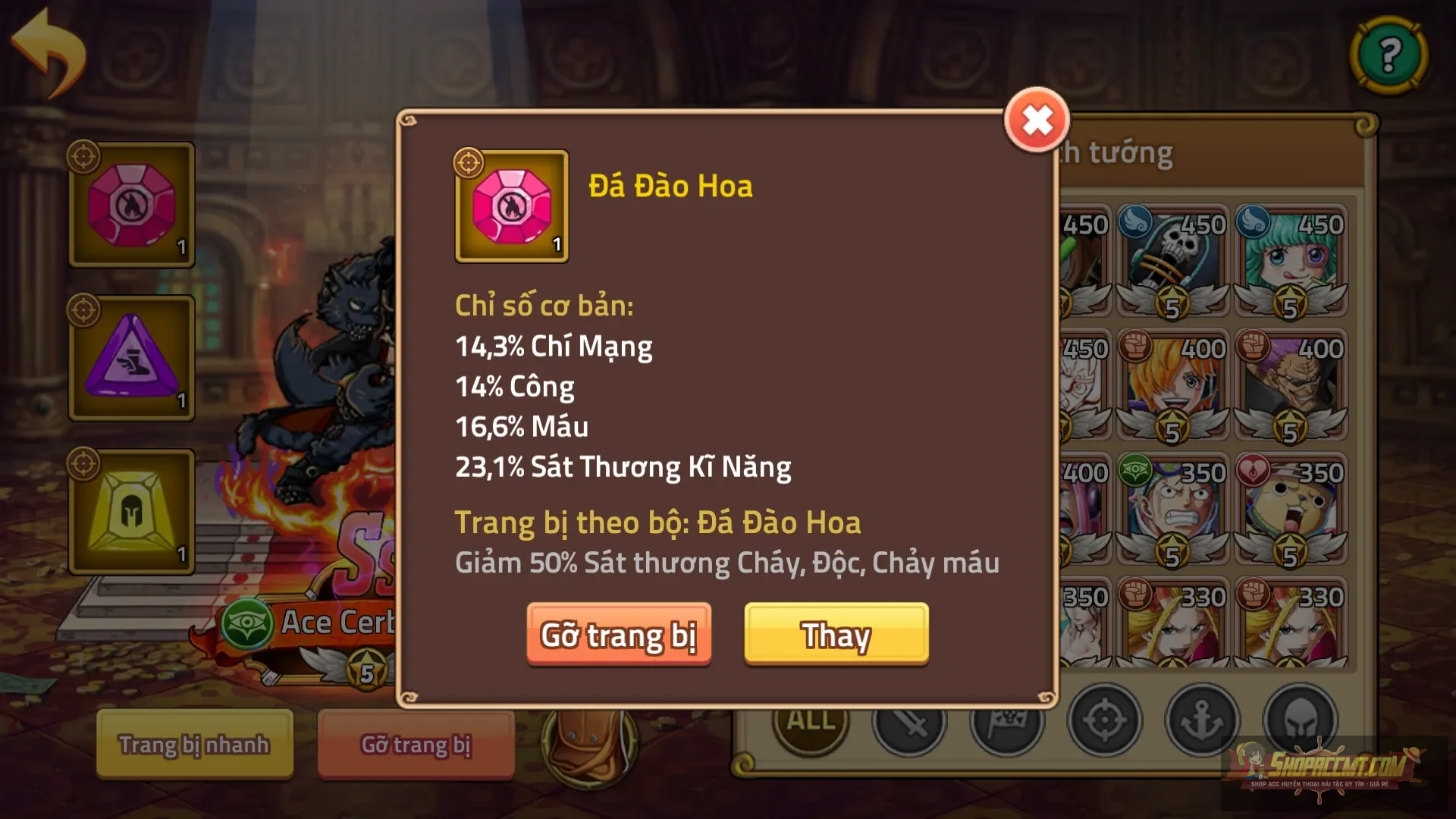Viewport: 1456px width, 819px height.
Task: Toggle the sword class filter
Action: [x=910, y=722]
